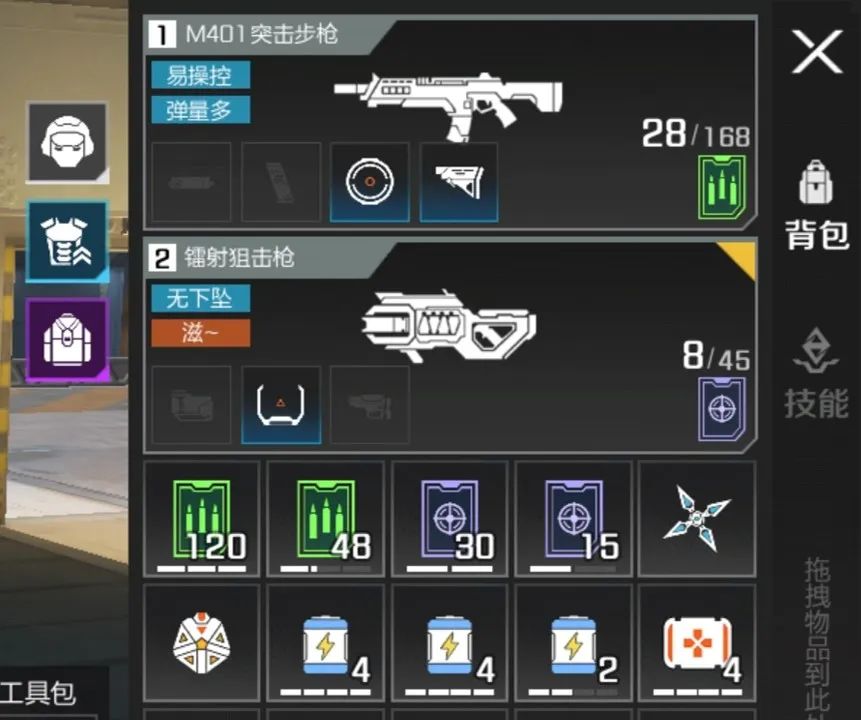Choose the purple backpack equipment icon
The height and width of the screenshot is (720, 861).
[67, 339]
